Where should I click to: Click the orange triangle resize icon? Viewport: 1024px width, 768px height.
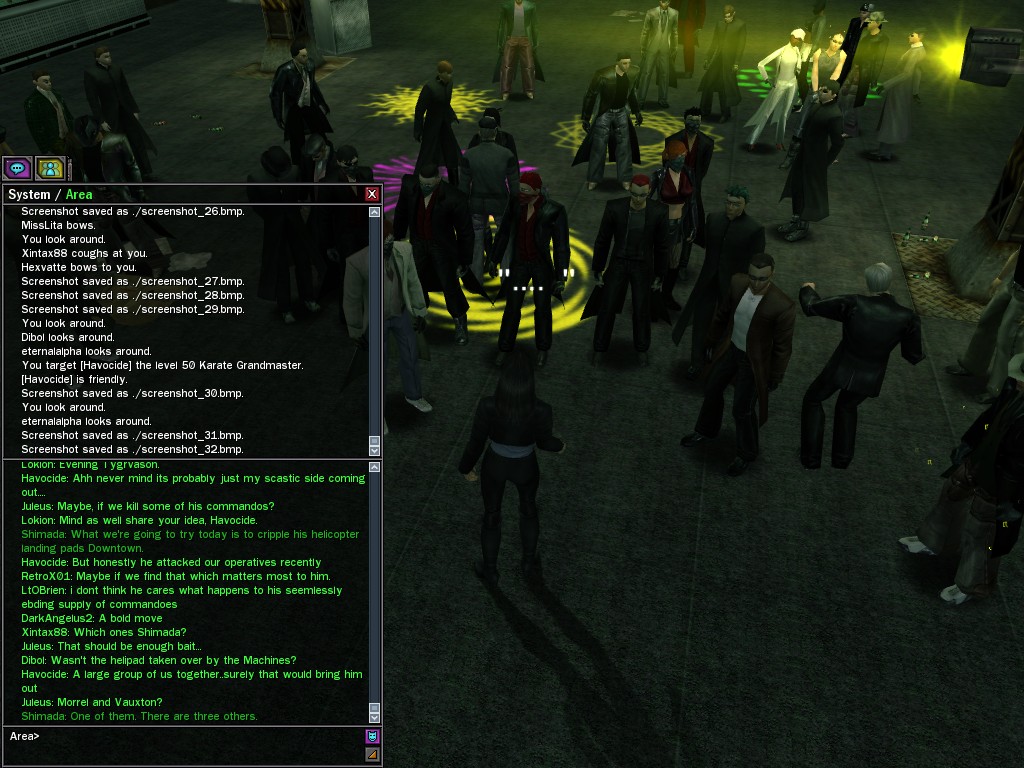[372, 754]
